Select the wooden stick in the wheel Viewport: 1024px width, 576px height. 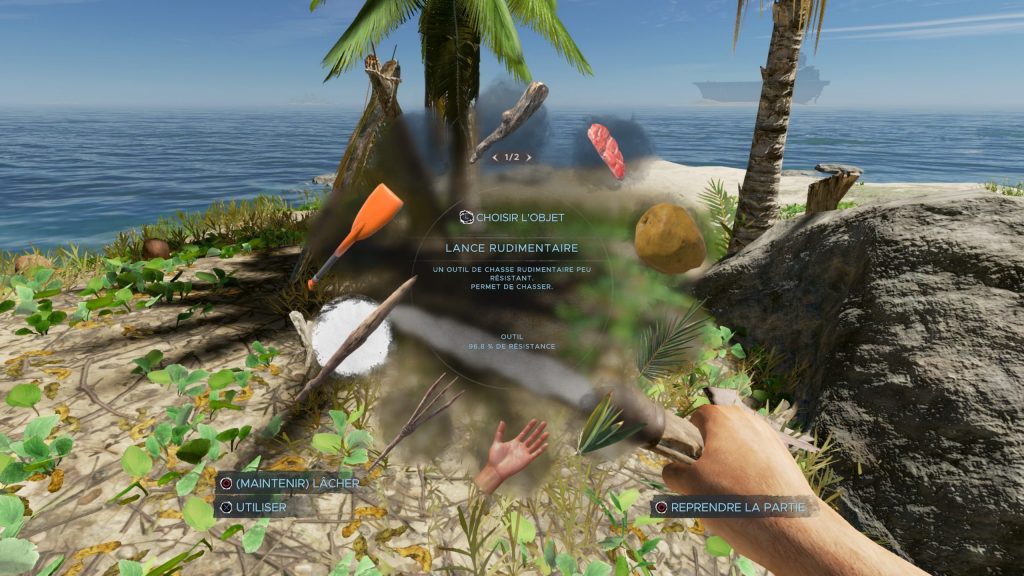tap(512, 119)
